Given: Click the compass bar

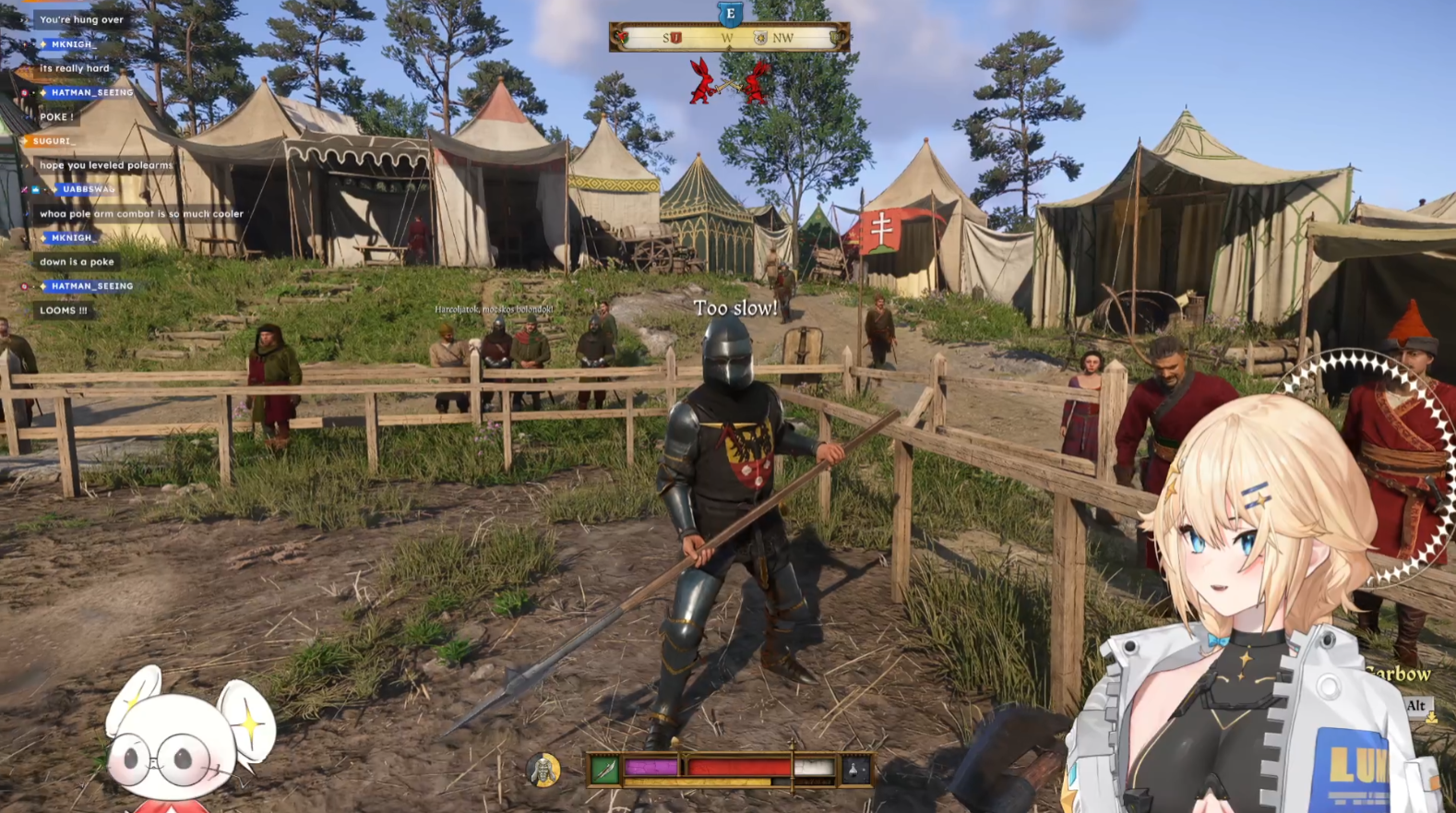Looking at the screenshot, I should click(728, 38).
